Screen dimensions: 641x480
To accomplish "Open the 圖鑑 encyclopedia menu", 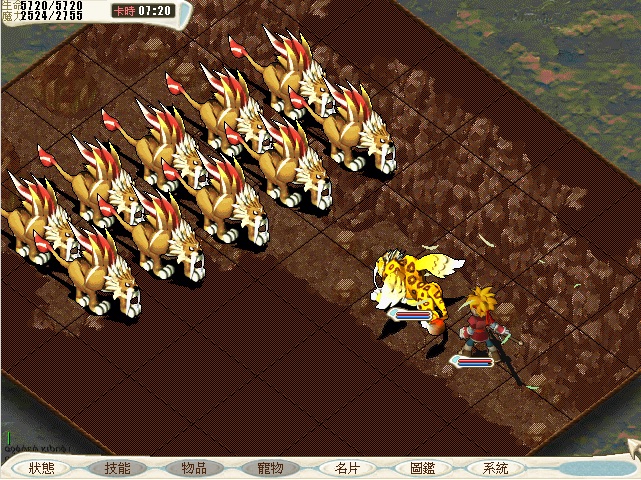I will coord(422,468).
